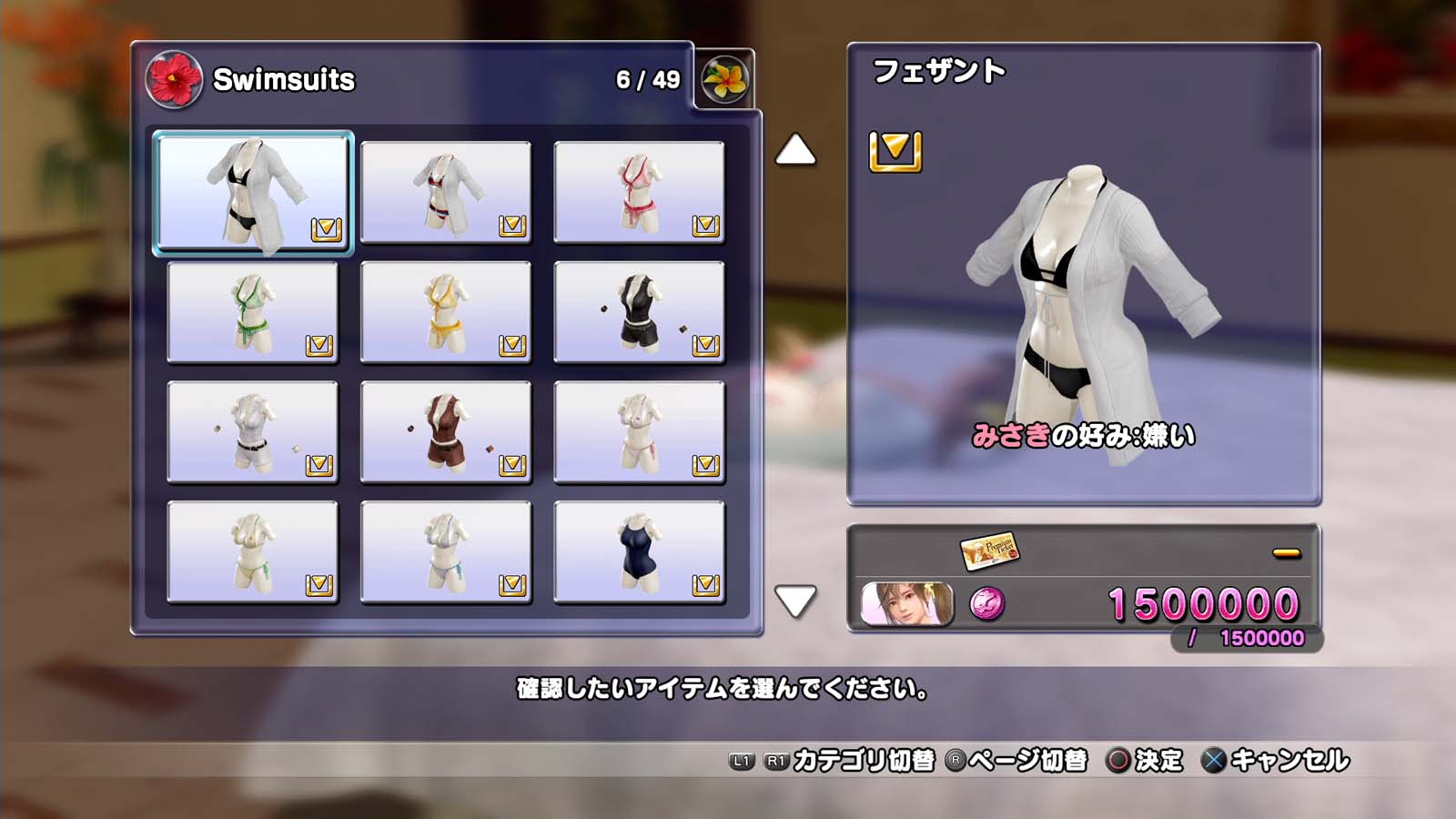The width and height of the screenshot is (1456, 819).
Task: Click the up arrow to page up
Action: [795, 150]
